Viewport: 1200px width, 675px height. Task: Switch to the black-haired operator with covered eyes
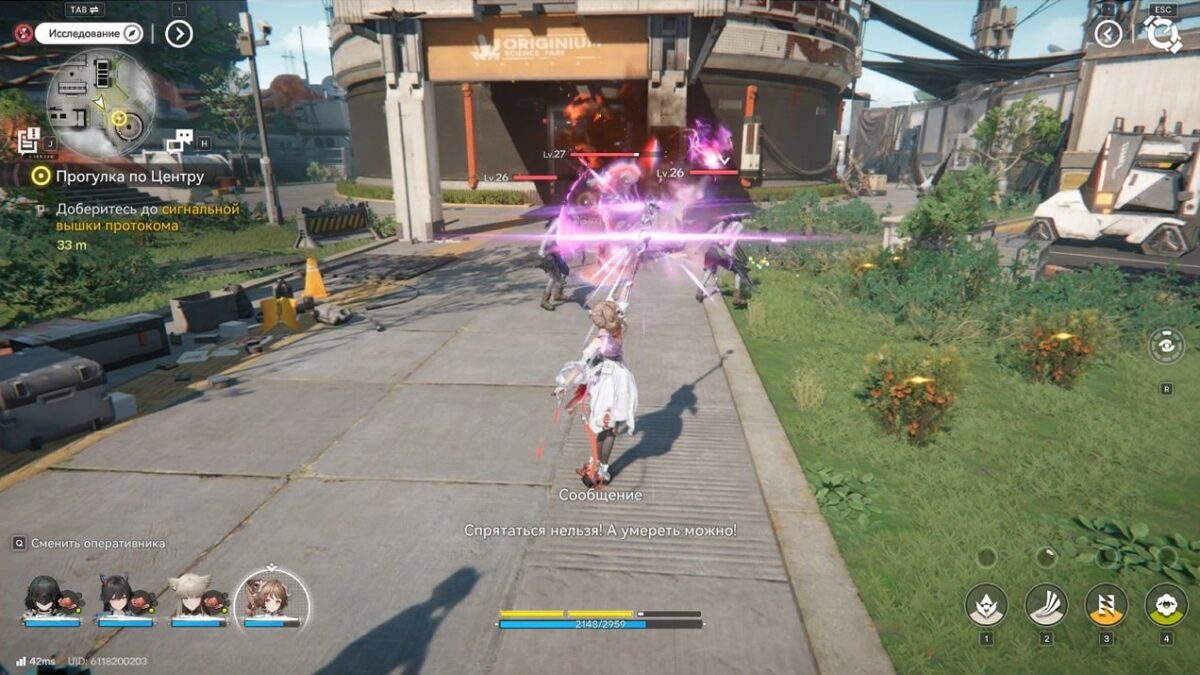[x=45, y=596]
